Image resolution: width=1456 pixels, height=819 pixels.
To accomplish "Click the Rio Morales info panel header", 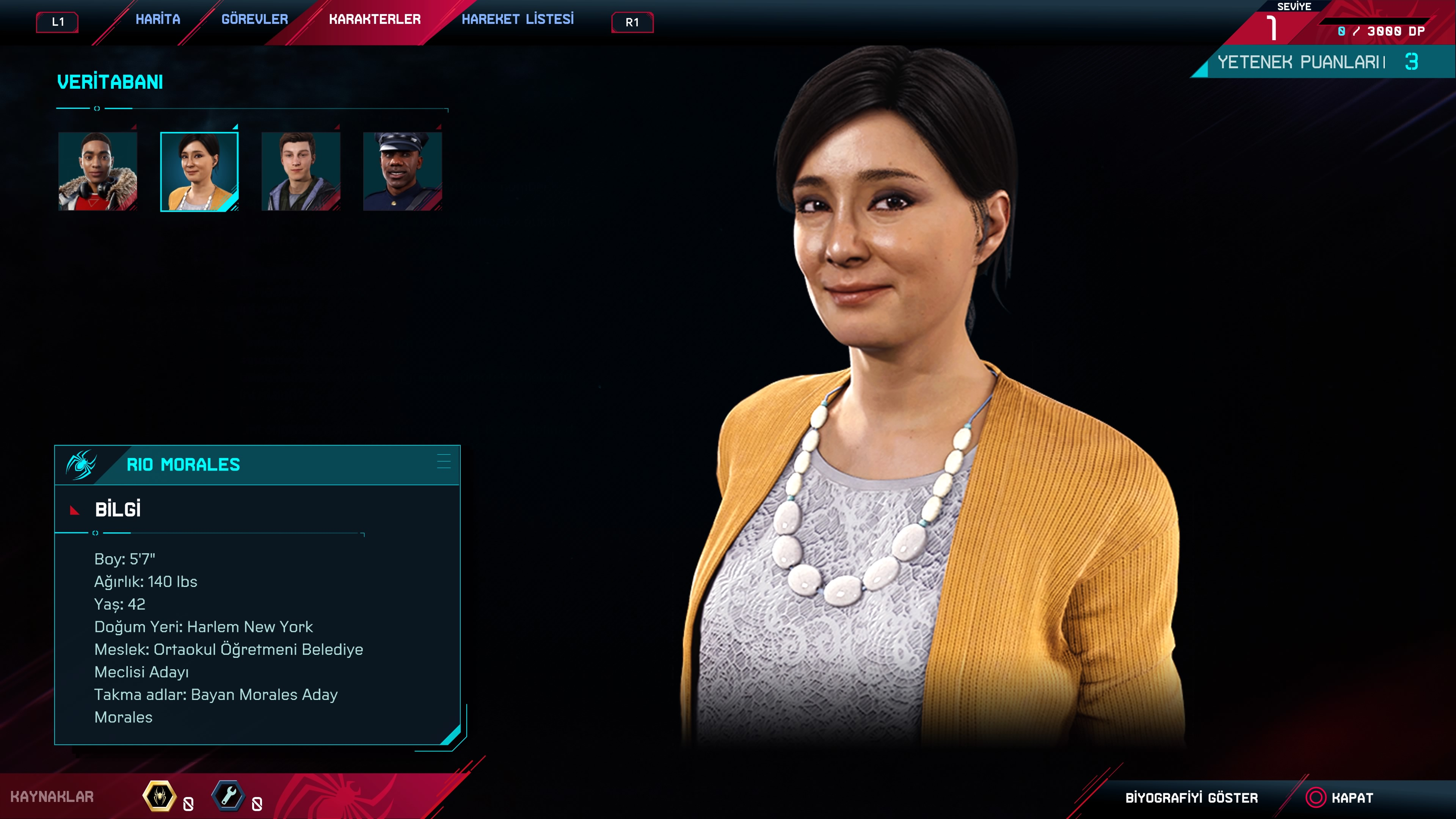I will [x=257, y=464].
